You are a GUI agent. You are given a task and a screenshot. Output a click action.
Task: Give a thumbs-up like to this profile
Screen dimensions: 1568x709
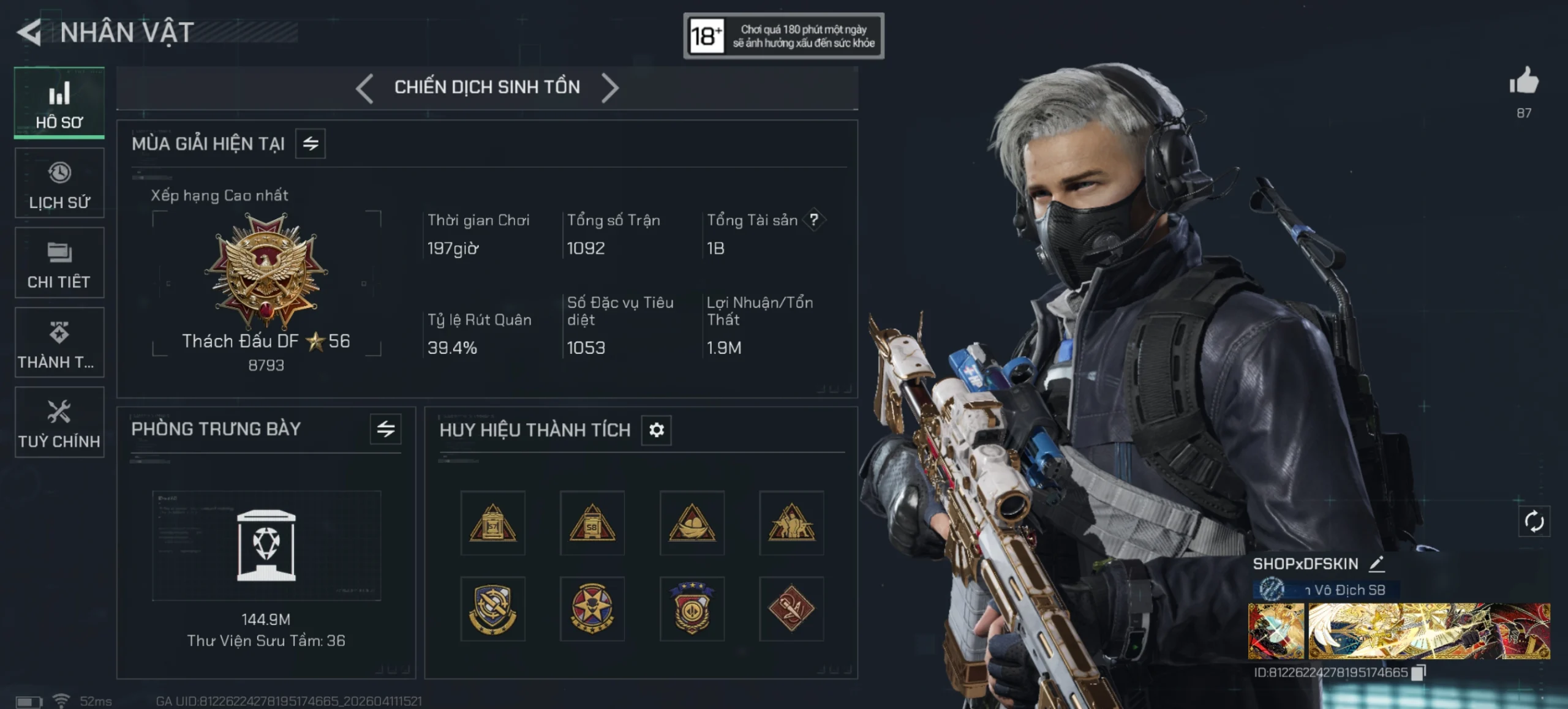(1524, 83)
